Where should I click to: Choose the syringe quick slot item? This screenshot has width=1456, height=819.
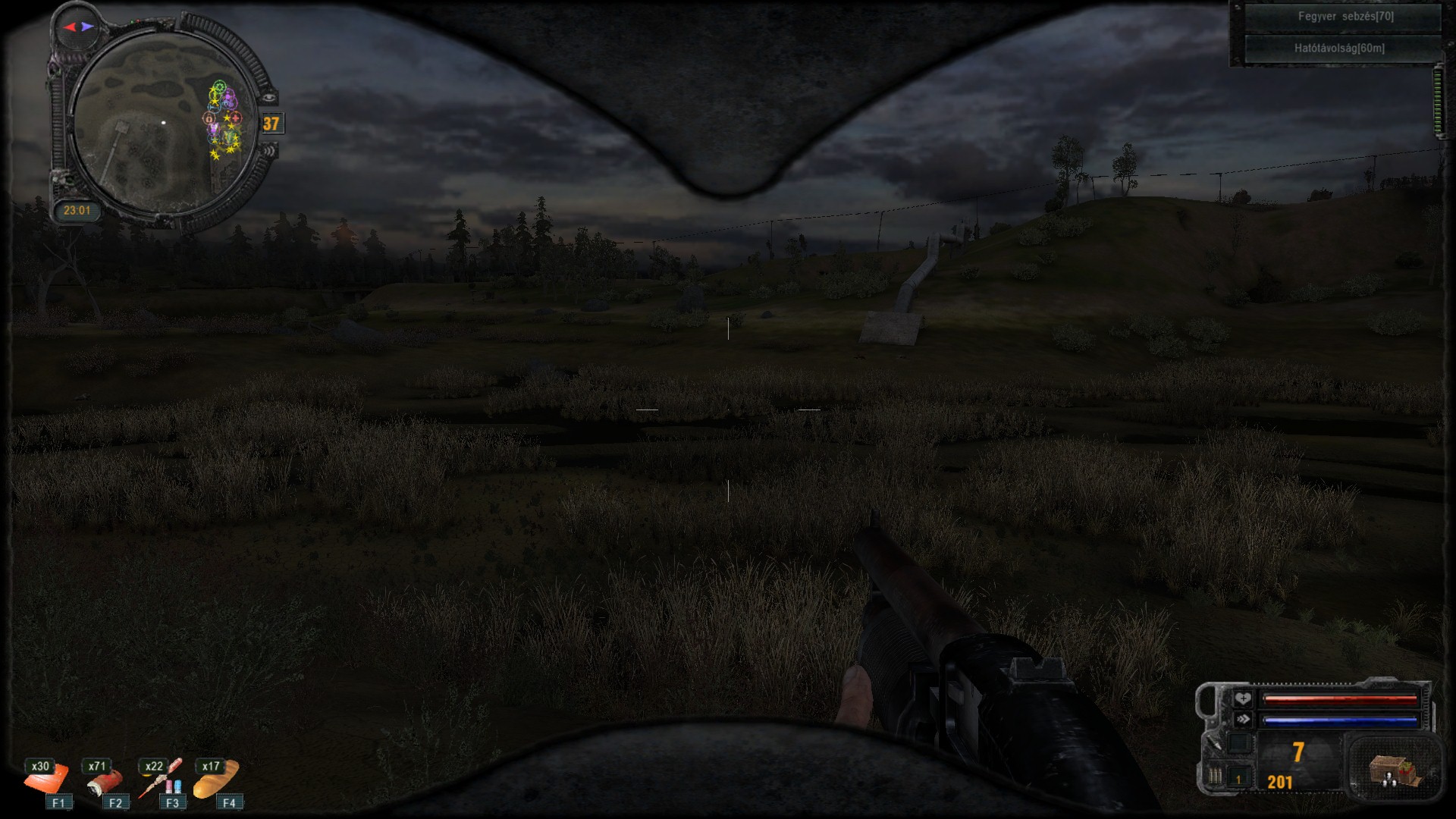(161, 779)
